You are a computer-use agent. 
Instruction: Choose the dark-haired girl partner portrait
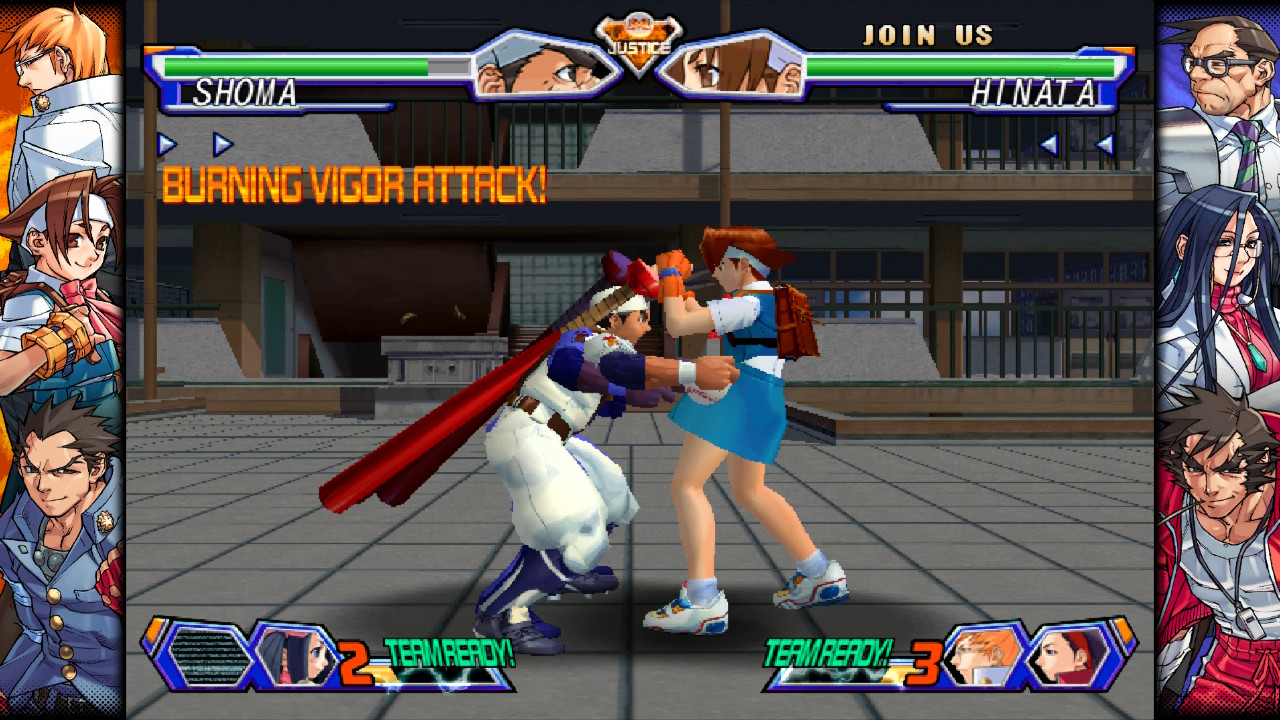point(296,656)
